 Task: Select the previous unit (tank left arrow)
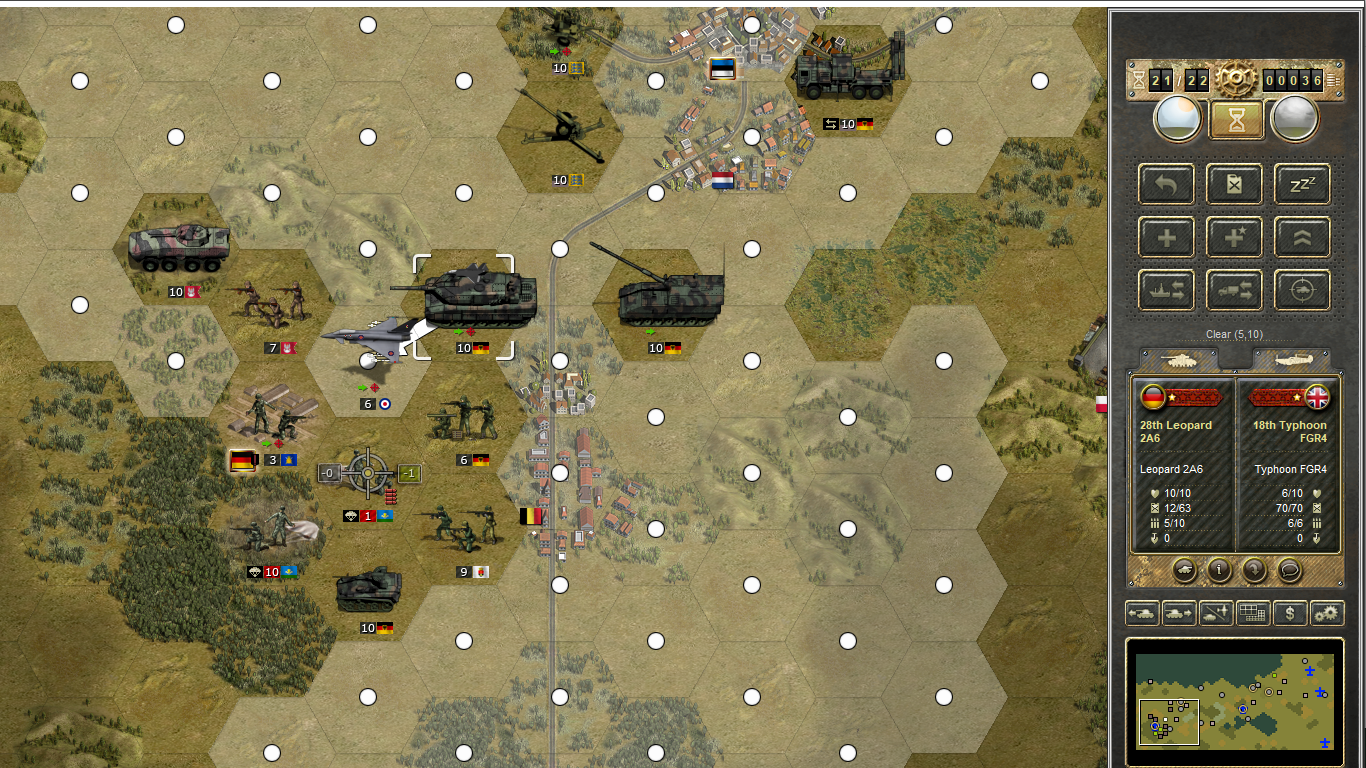tap(1141, 613)
